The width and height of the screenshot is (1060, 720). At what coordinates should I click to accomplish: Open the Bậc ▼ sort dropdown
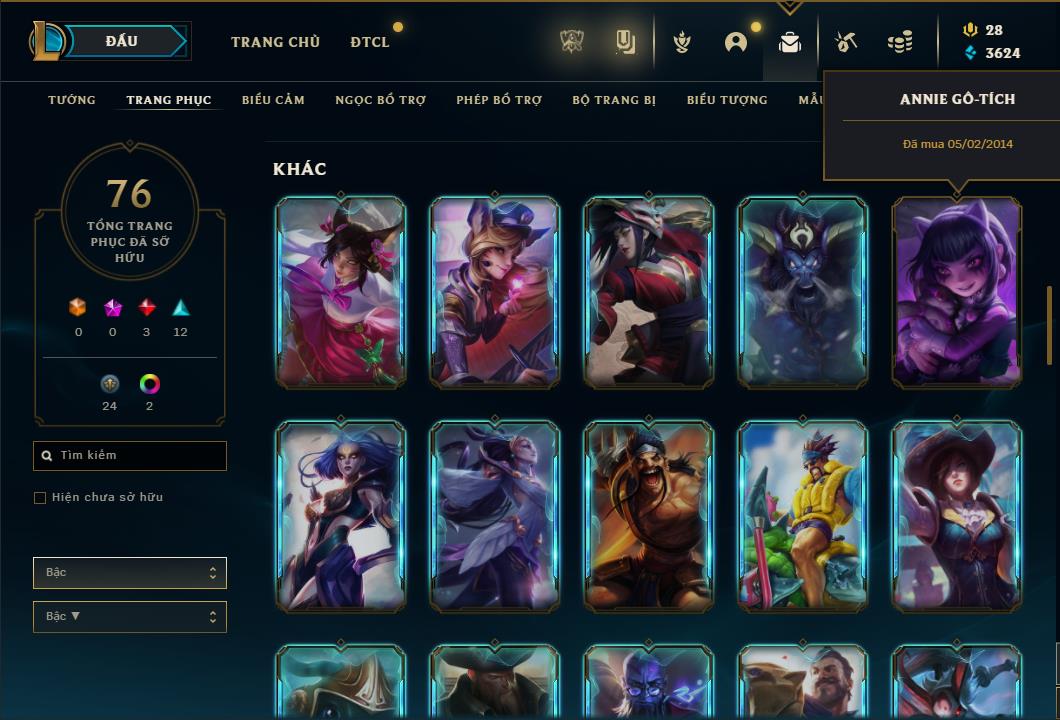[130, 617]
